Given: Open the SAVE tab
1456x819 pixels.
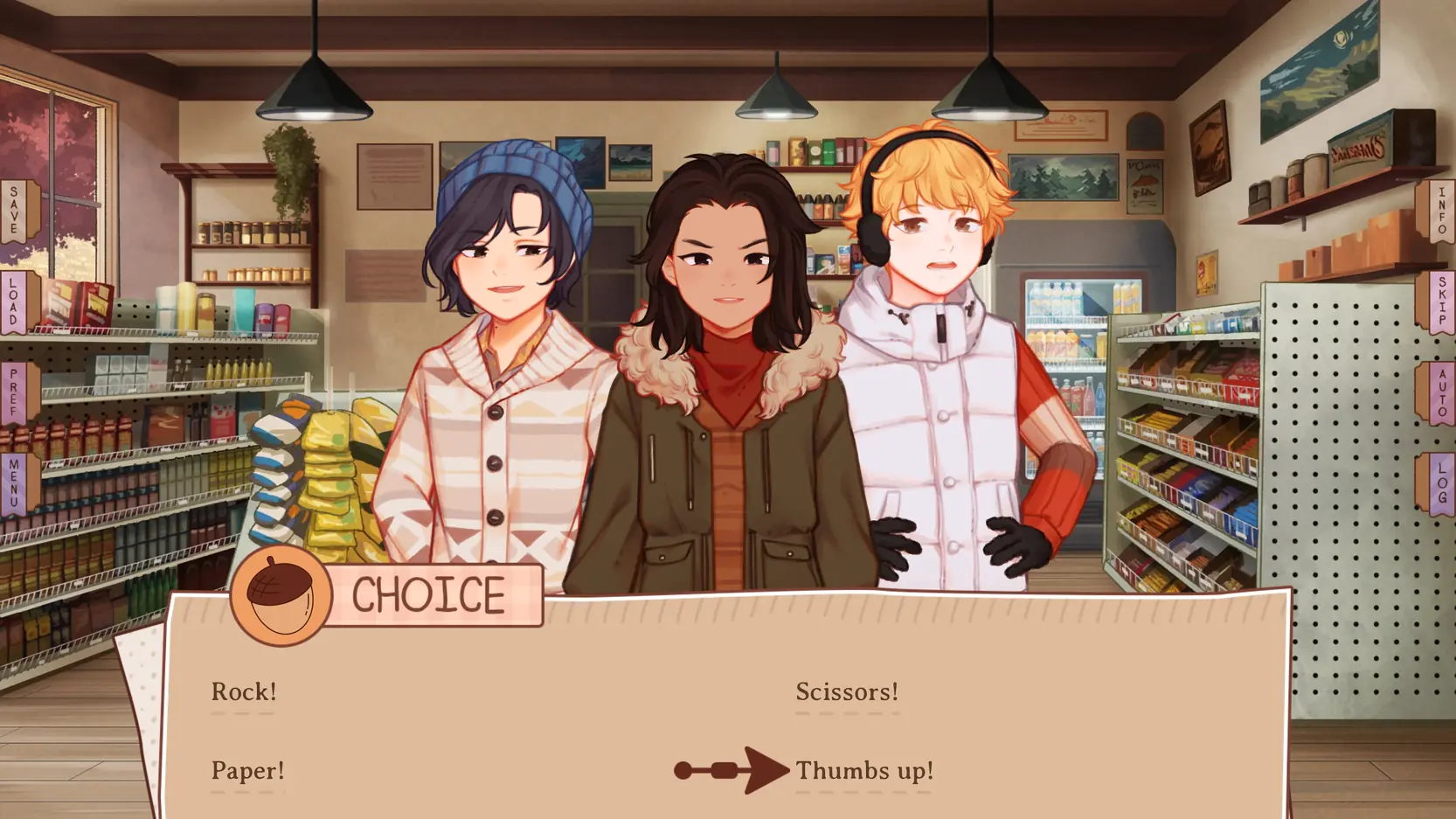Looking at the screenshot, I should [x=15, y=211].
